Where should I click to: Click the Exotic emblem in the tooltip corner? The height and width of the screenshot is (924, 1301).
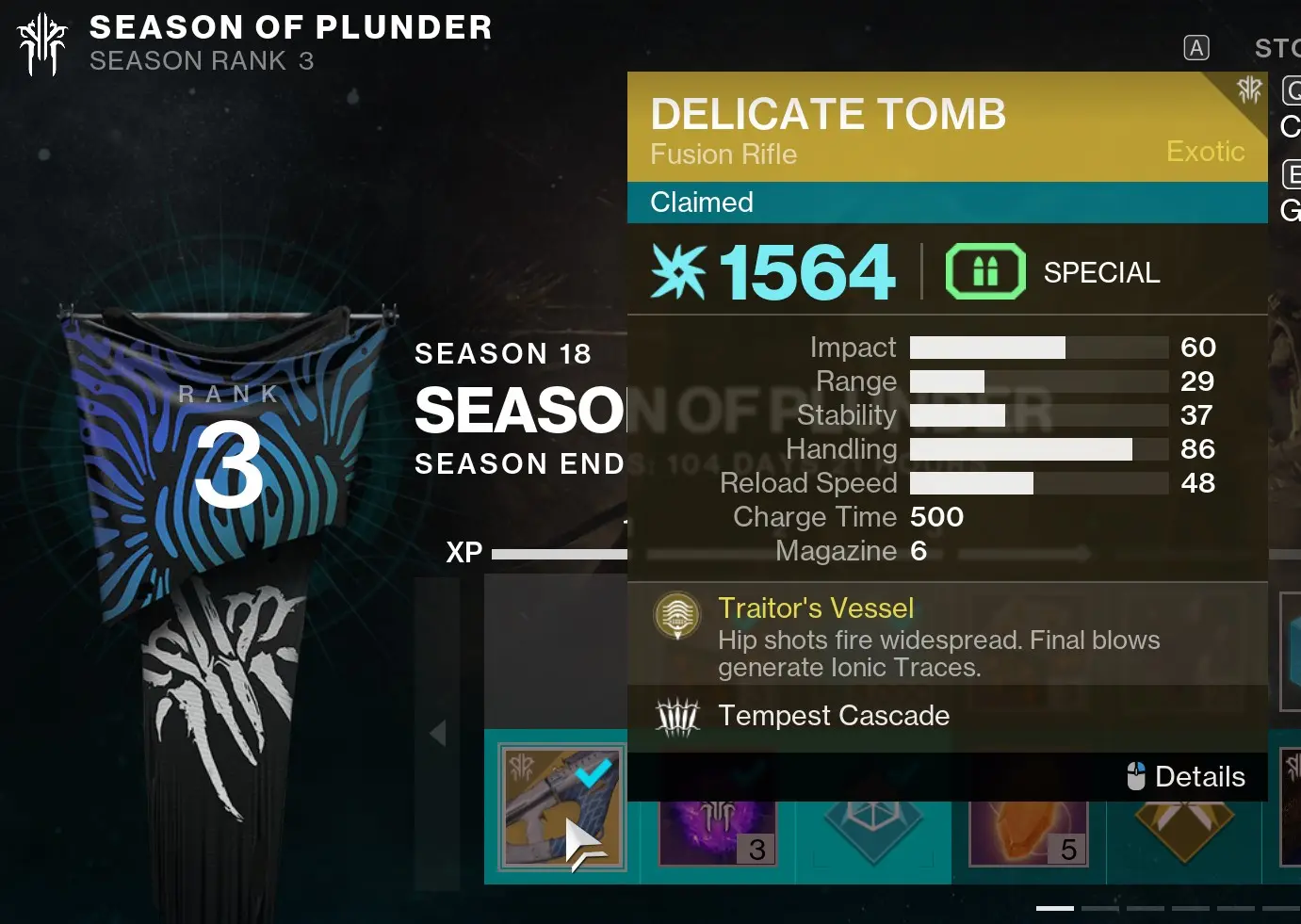click(1250, 91)
